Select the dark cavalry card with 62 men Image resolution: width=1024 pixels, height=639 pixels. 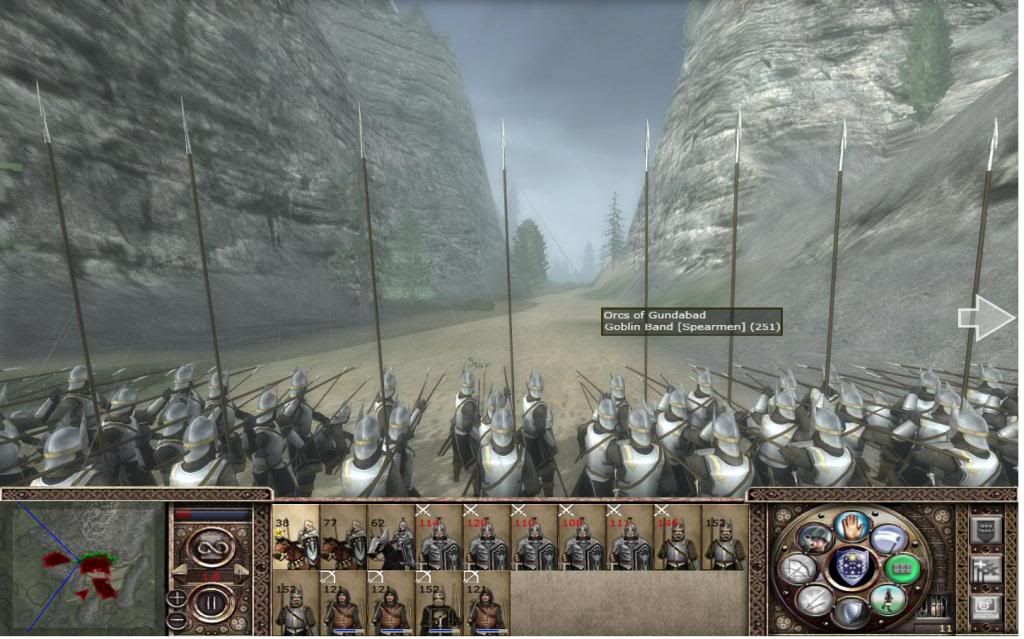point(391,536)
